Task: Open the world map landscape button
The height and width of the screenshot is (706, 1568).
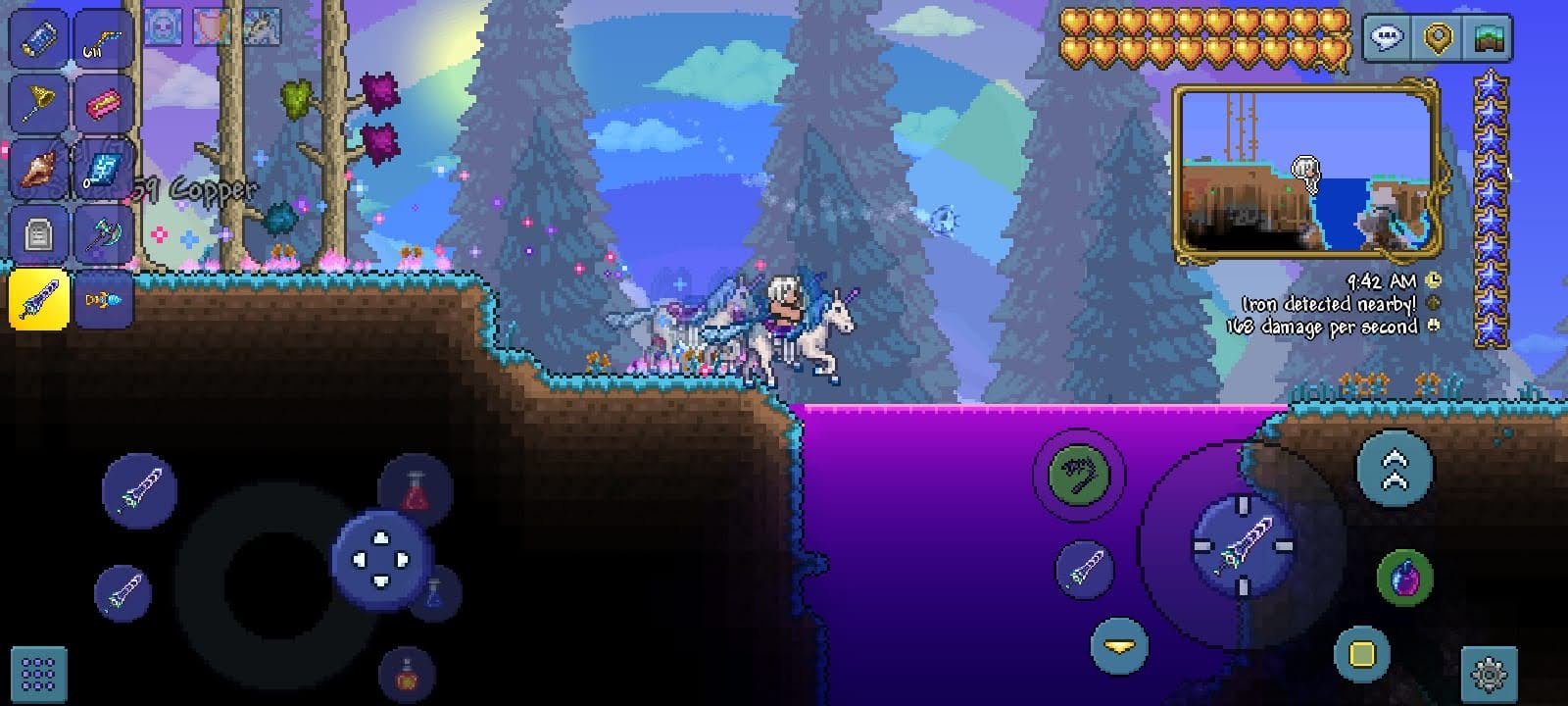Action: click(1488, 38)
